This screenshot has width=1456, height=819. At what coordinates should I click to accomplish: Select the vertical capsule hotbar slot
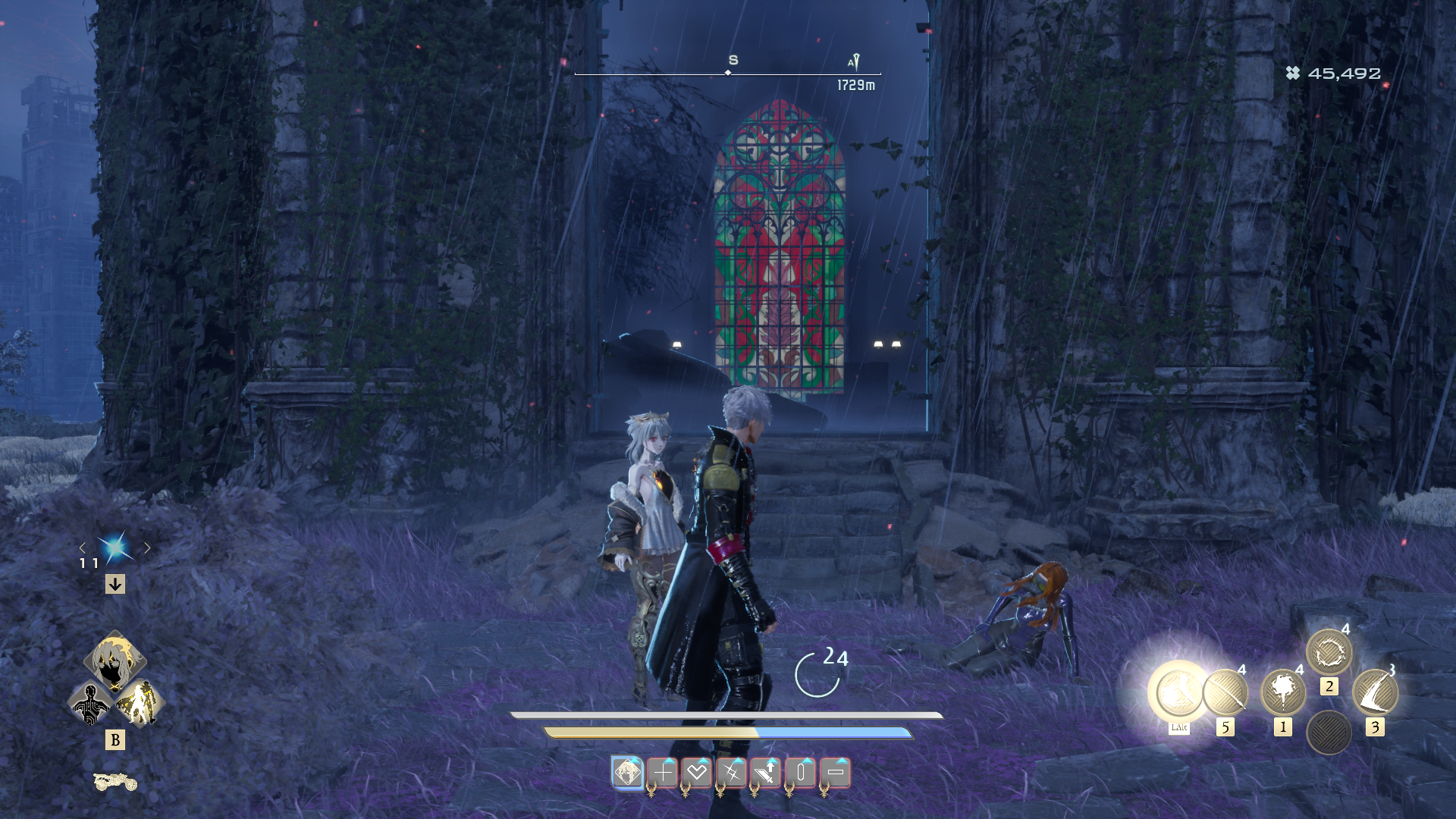[x=801, y=773]
